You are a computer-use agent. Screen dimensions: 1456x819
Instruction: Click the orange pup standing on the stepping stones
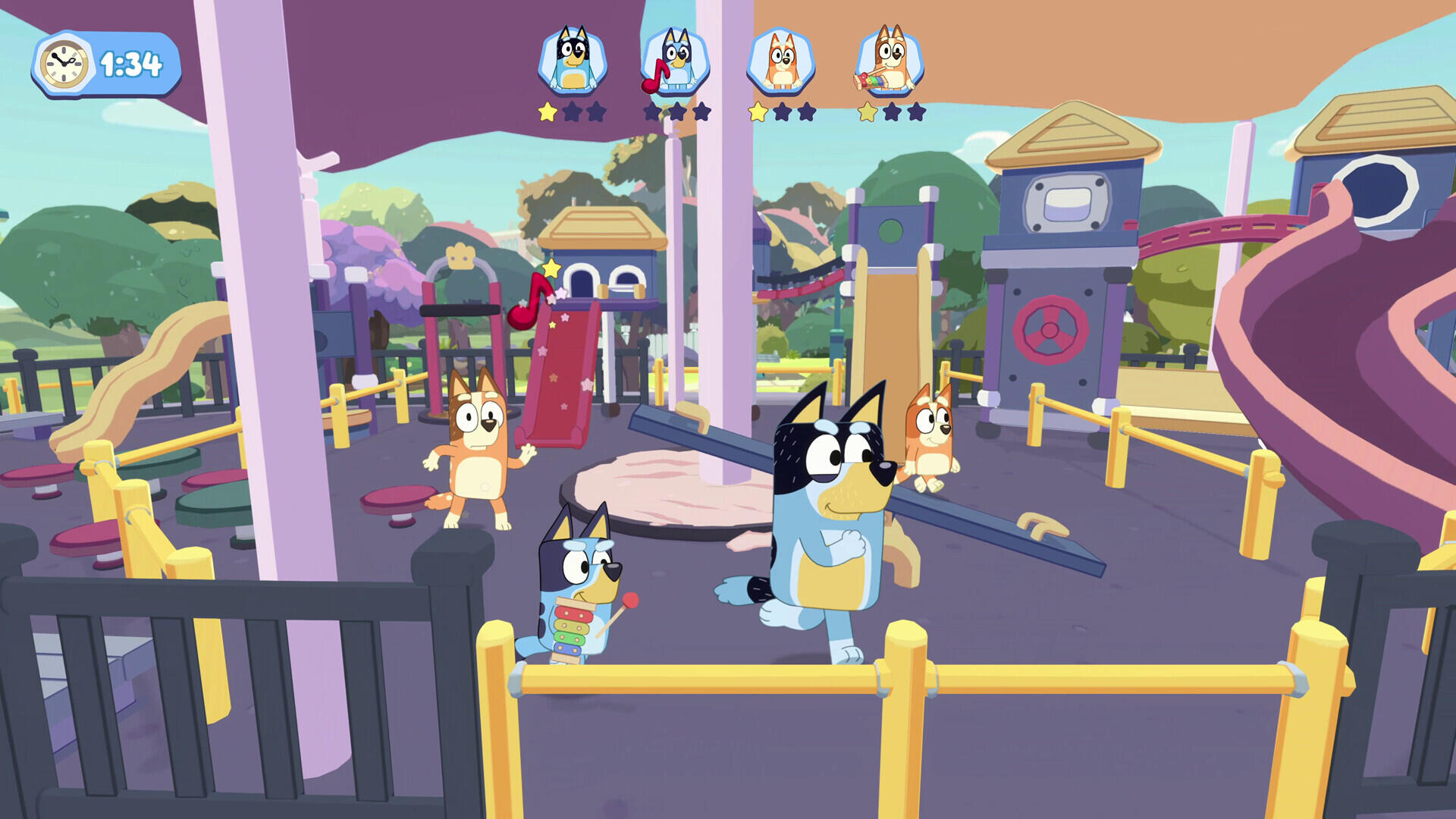pos(479,455)
